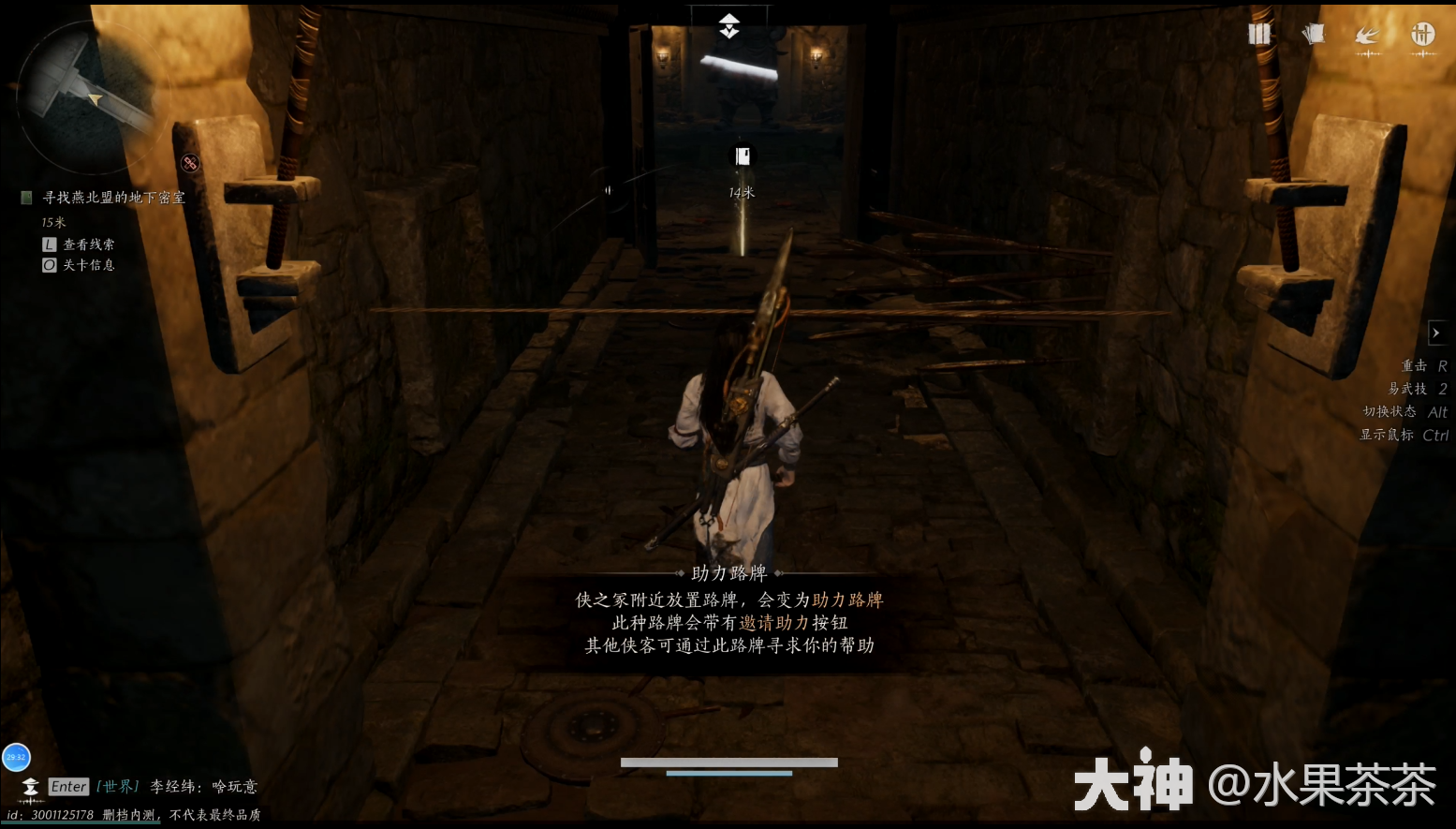Select the menu icon at top right
Image resolution: width=1456 pixels, height=829 pixels.
pyautogui.click(x=1258, y=34)
